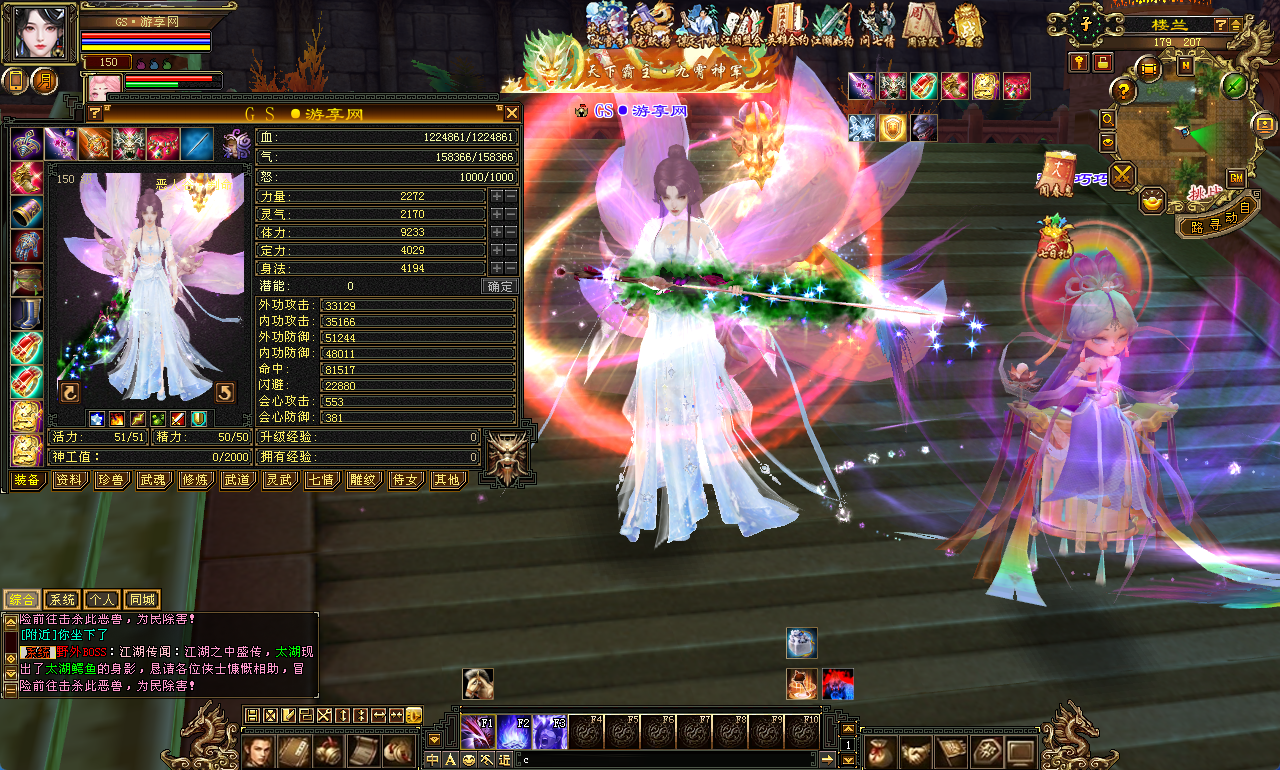Toggle the green sword icon on minimap
Image resolution: width=1280 pixels, height=770 pixels.
(x=1234, y=86)
